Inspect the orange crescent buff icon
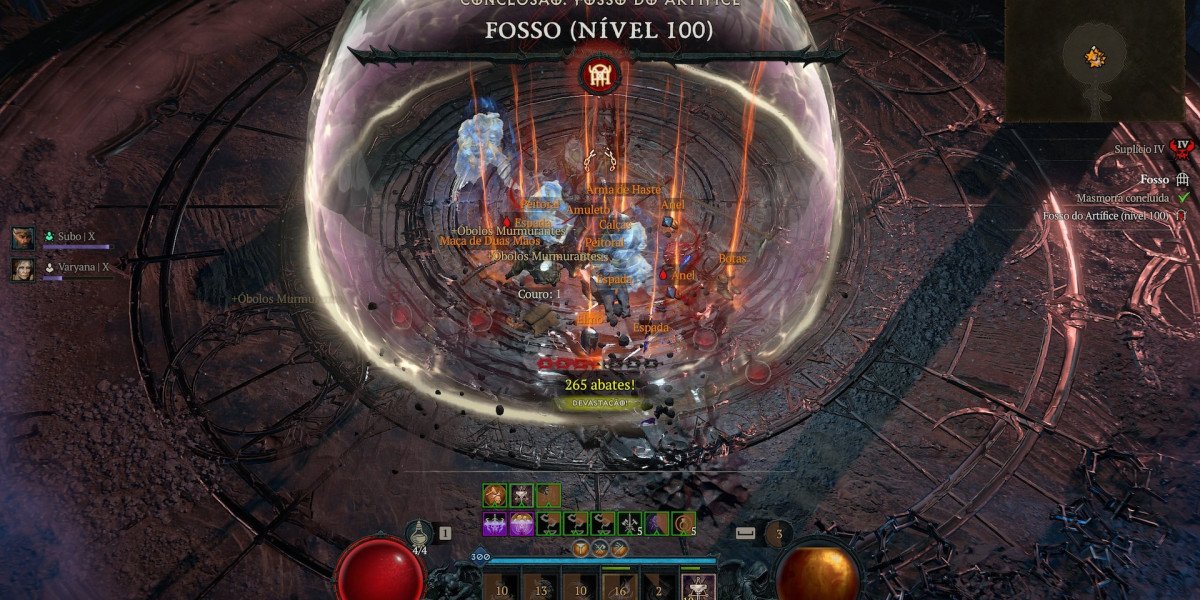1200x600 pixels. click(x=684, y=522)
